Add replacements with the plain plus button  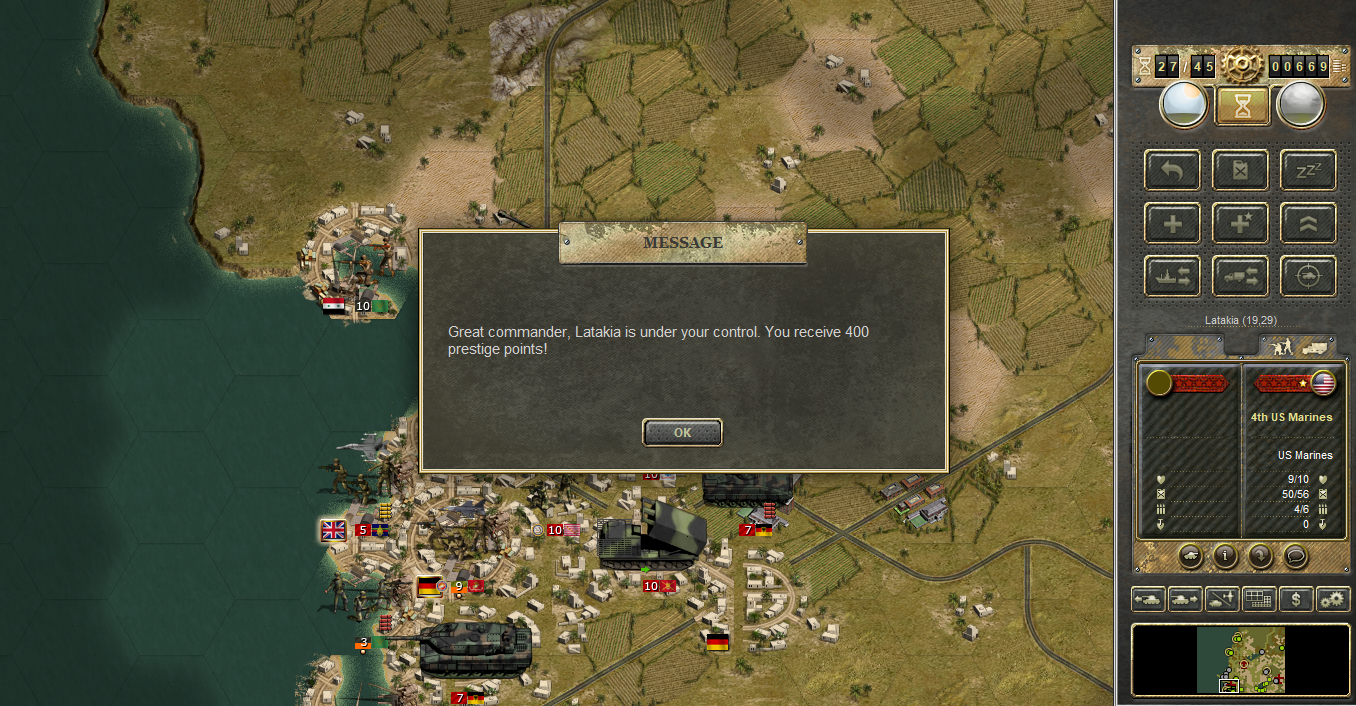pos(1172,223)
